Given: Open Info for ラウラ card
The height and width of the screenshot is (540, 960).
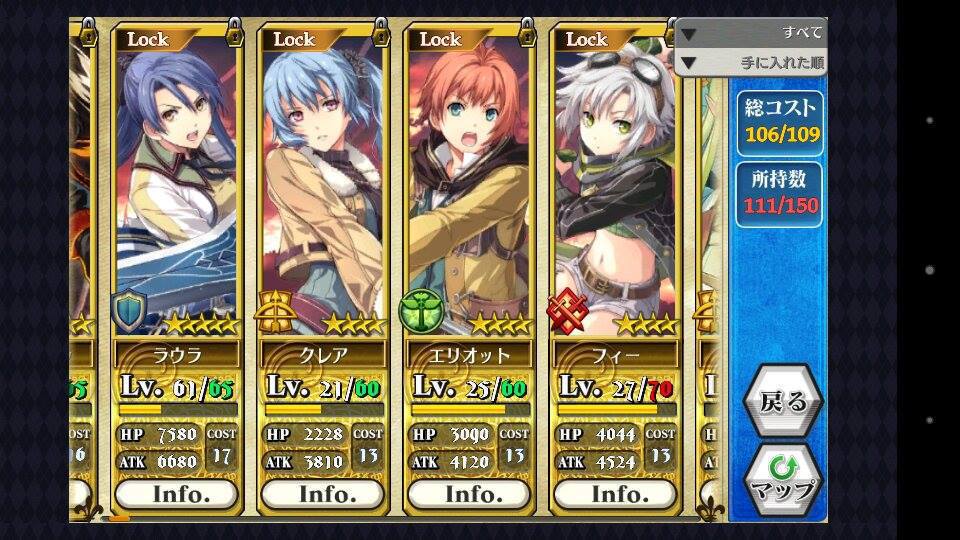Looking at the screenshot, I should coord(176,494).
